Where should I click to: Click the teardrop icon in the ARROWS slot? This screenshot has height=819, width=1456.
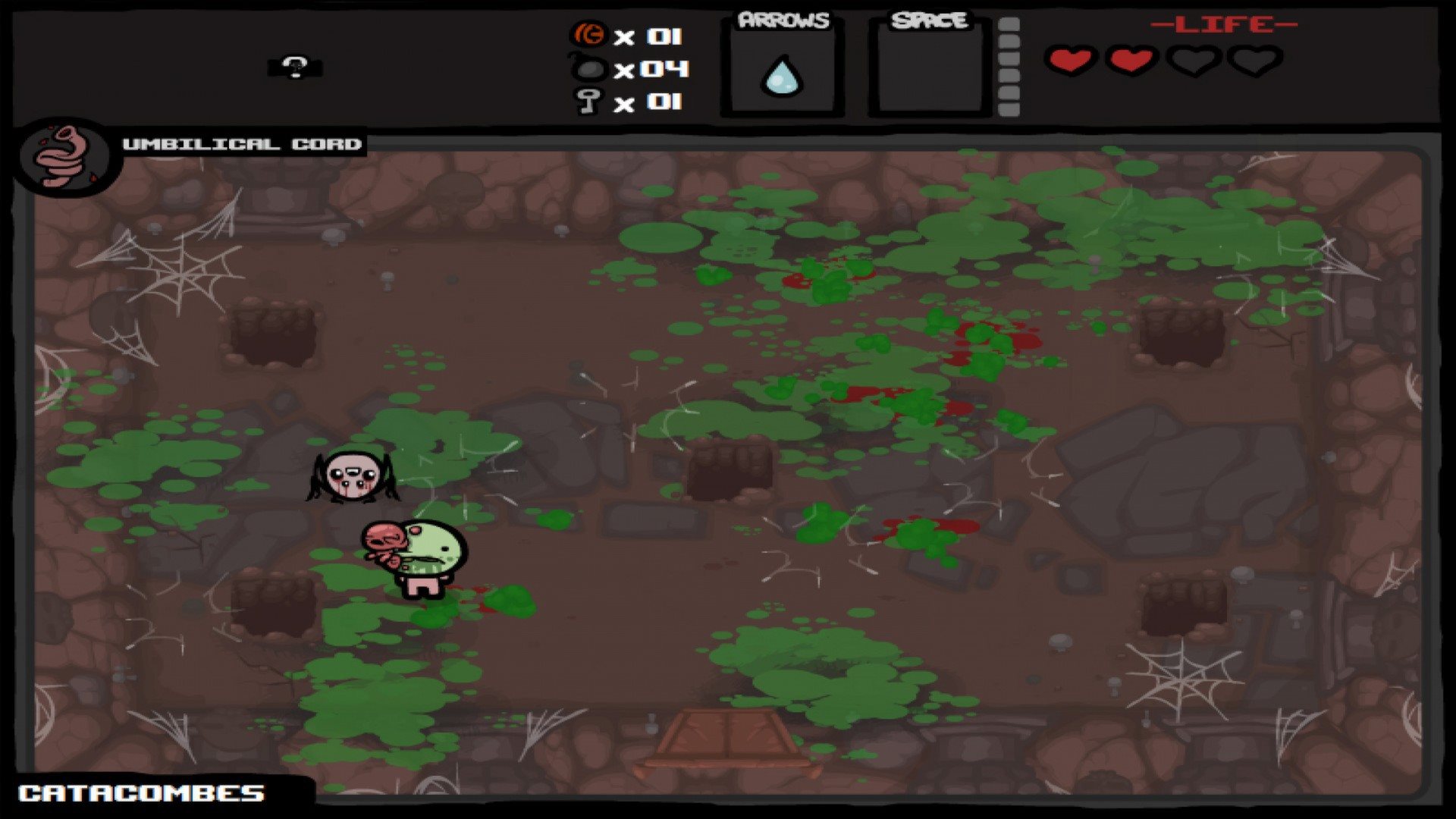[x=782, y=76]
